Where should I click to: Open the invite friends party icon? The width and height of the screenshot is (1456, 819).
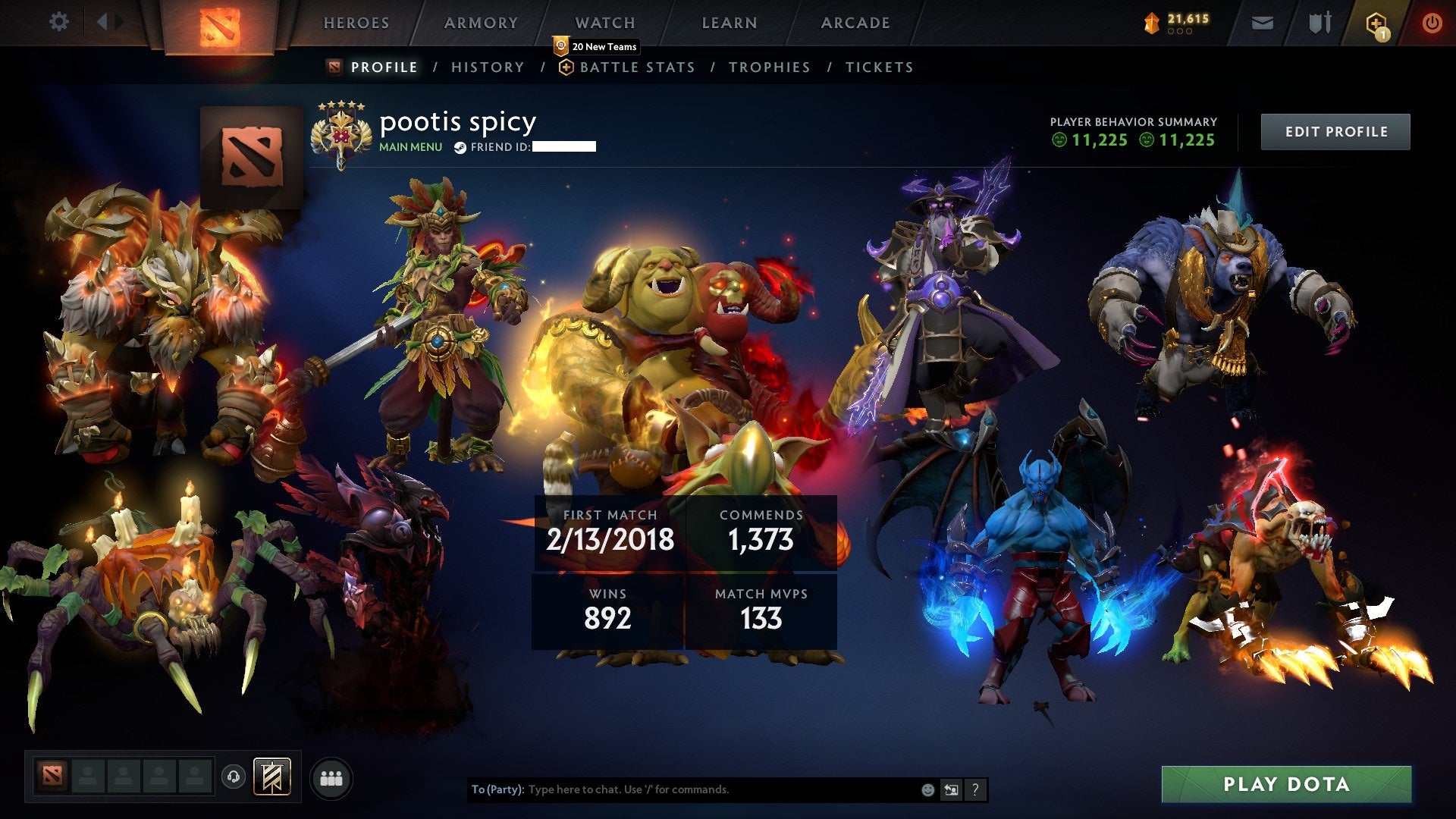pos(331,777)
